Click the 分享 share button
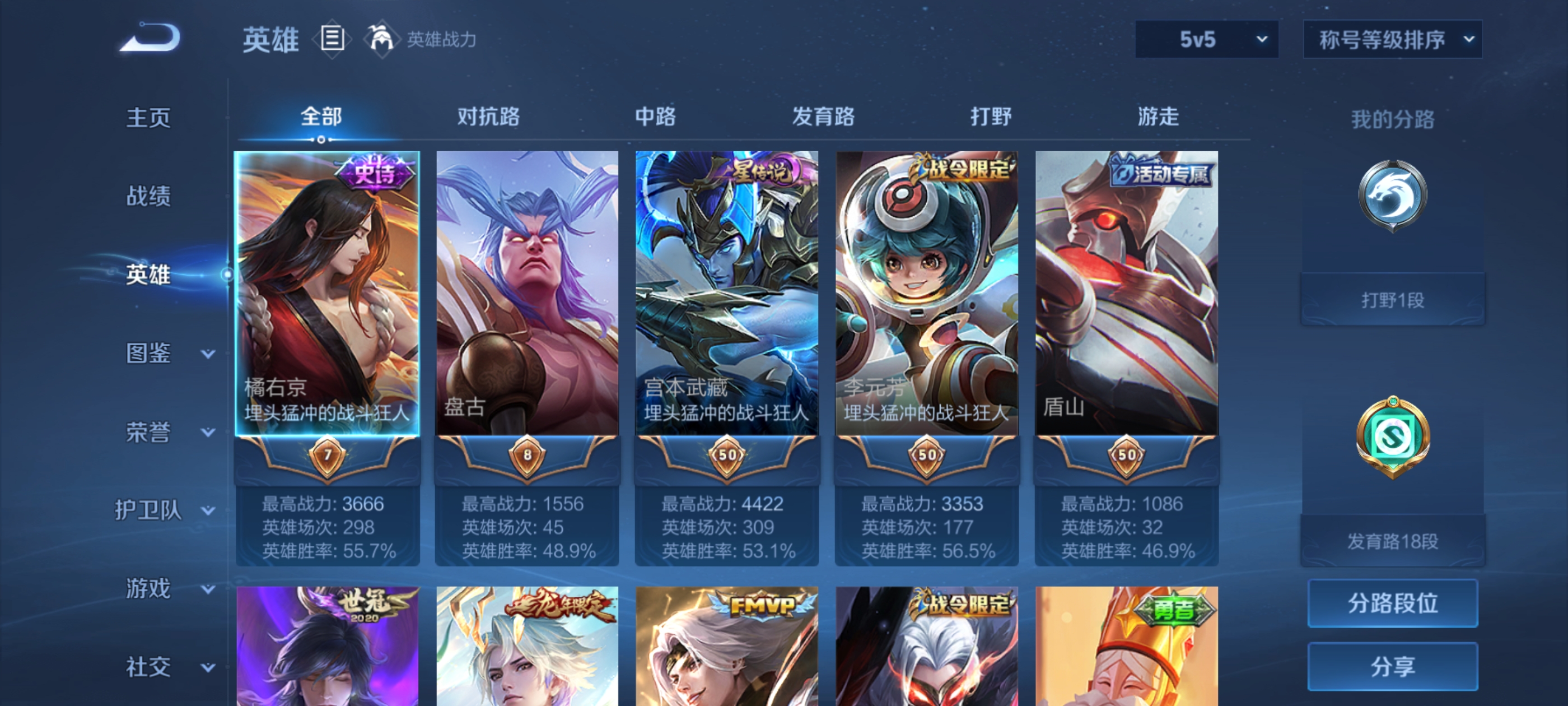Image resolution: width=1568 pixels, height=706 pixels. point(1394,666)
